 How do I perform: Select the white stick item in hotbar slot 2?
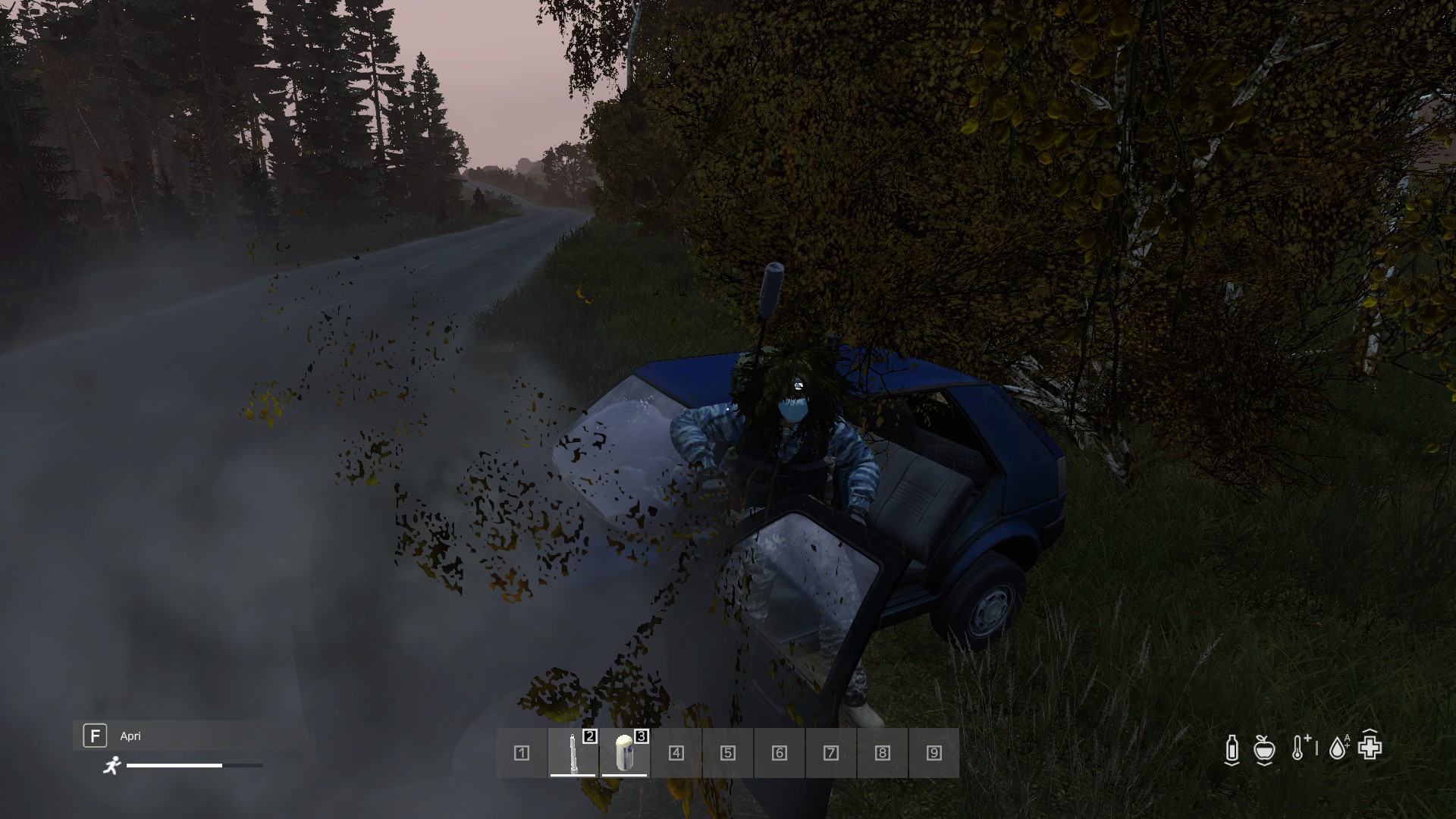click(x=573, y=753)
